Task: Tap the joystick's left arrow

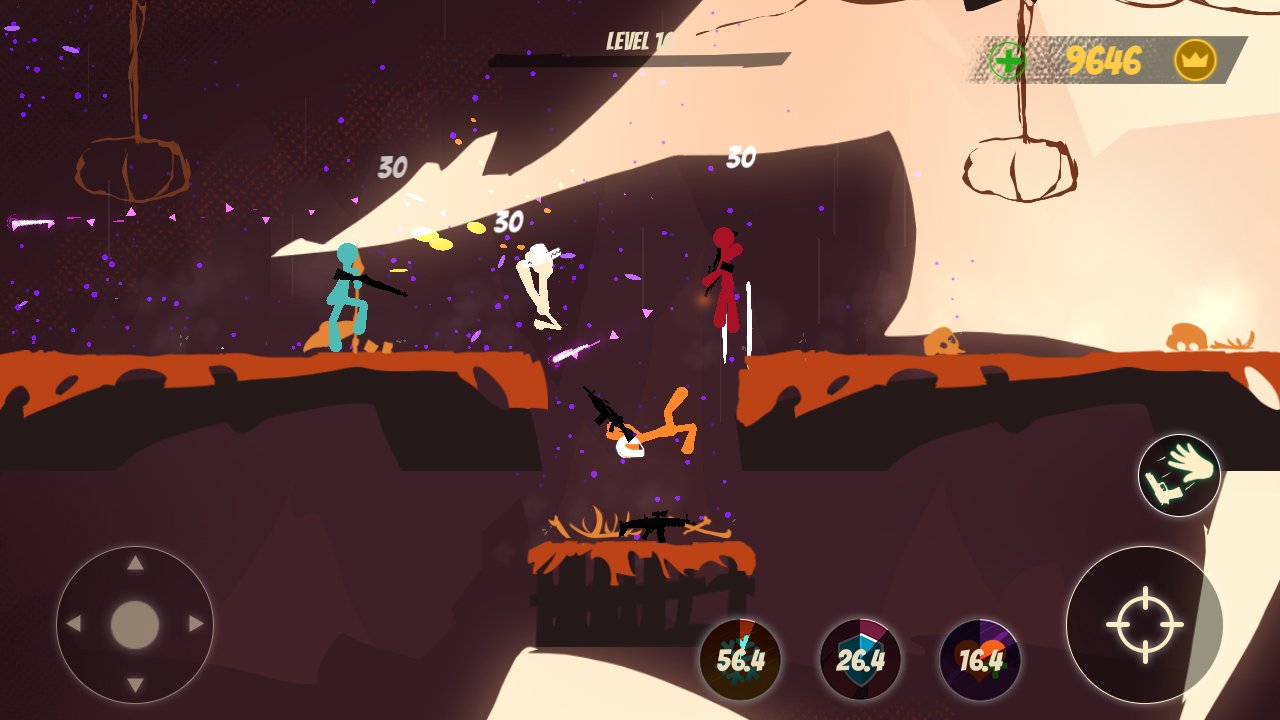Action: click(x=73, y=625)
